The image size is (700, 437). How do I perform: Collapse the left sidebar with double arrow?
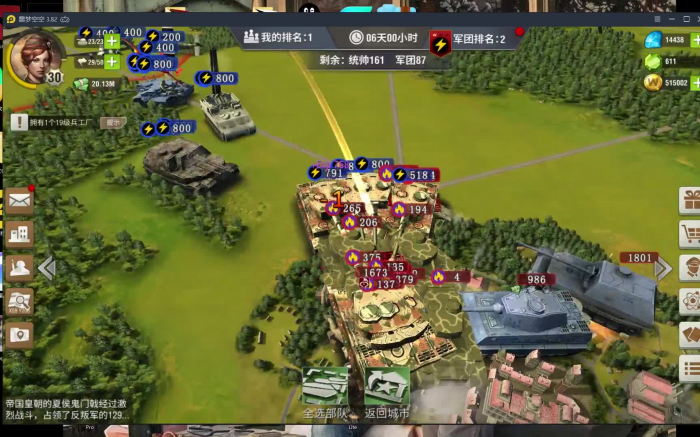46,268
